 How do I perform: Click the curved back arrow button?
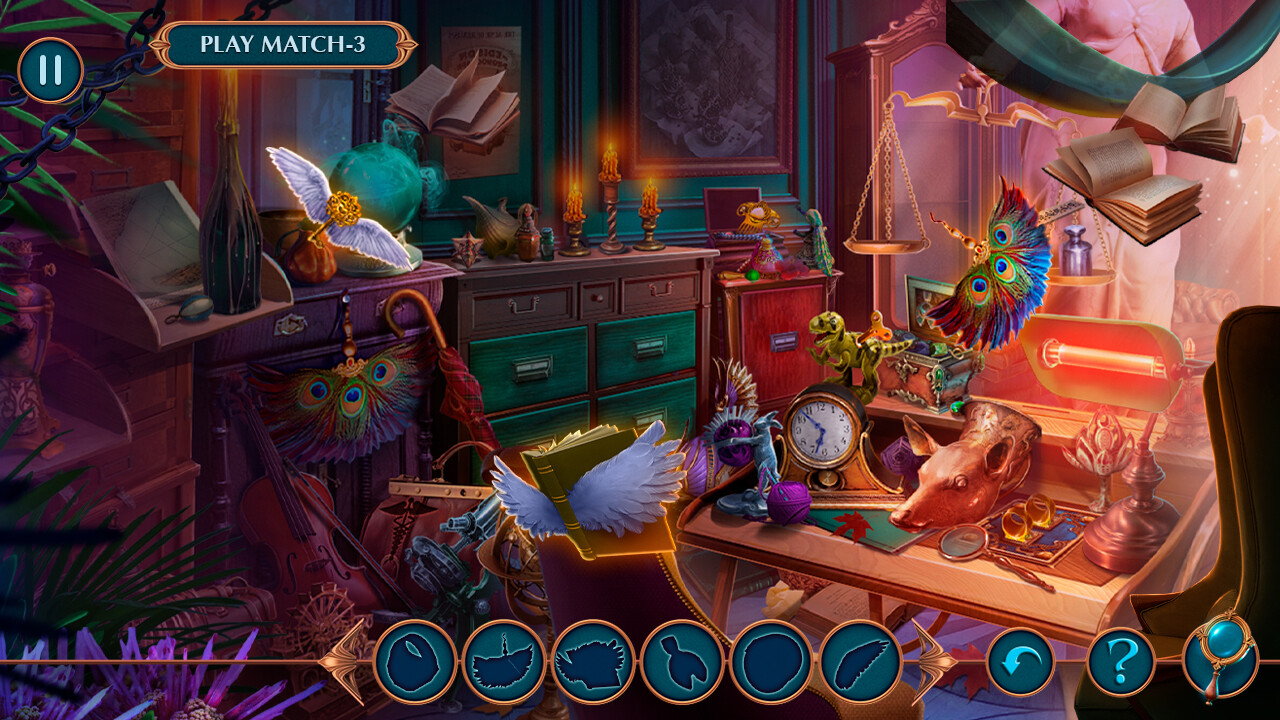click(1020, 661)
